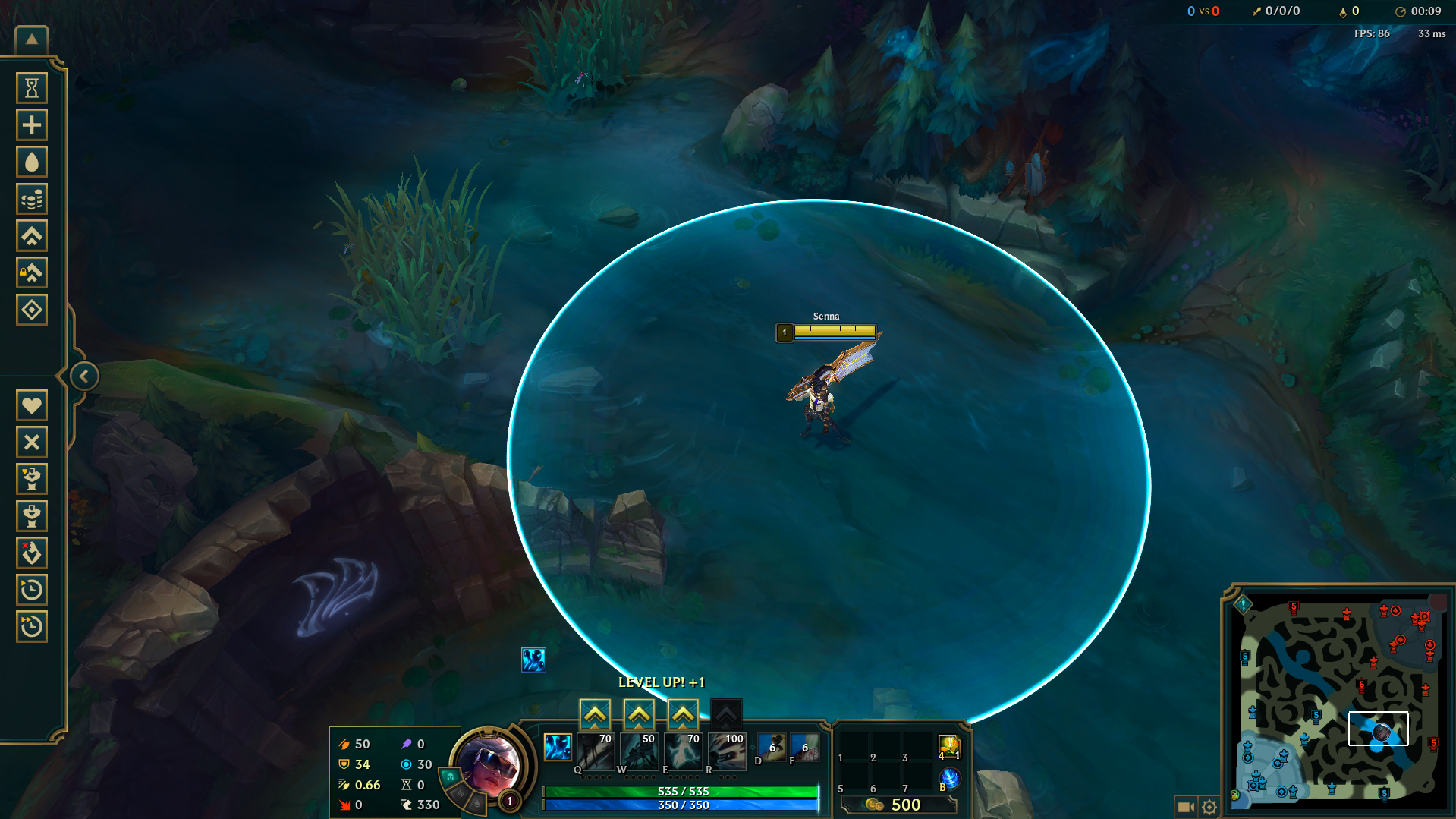Select Senna's passive ability icon
The height and width of the screenshot is (819, 1456).
click(558, 747)
